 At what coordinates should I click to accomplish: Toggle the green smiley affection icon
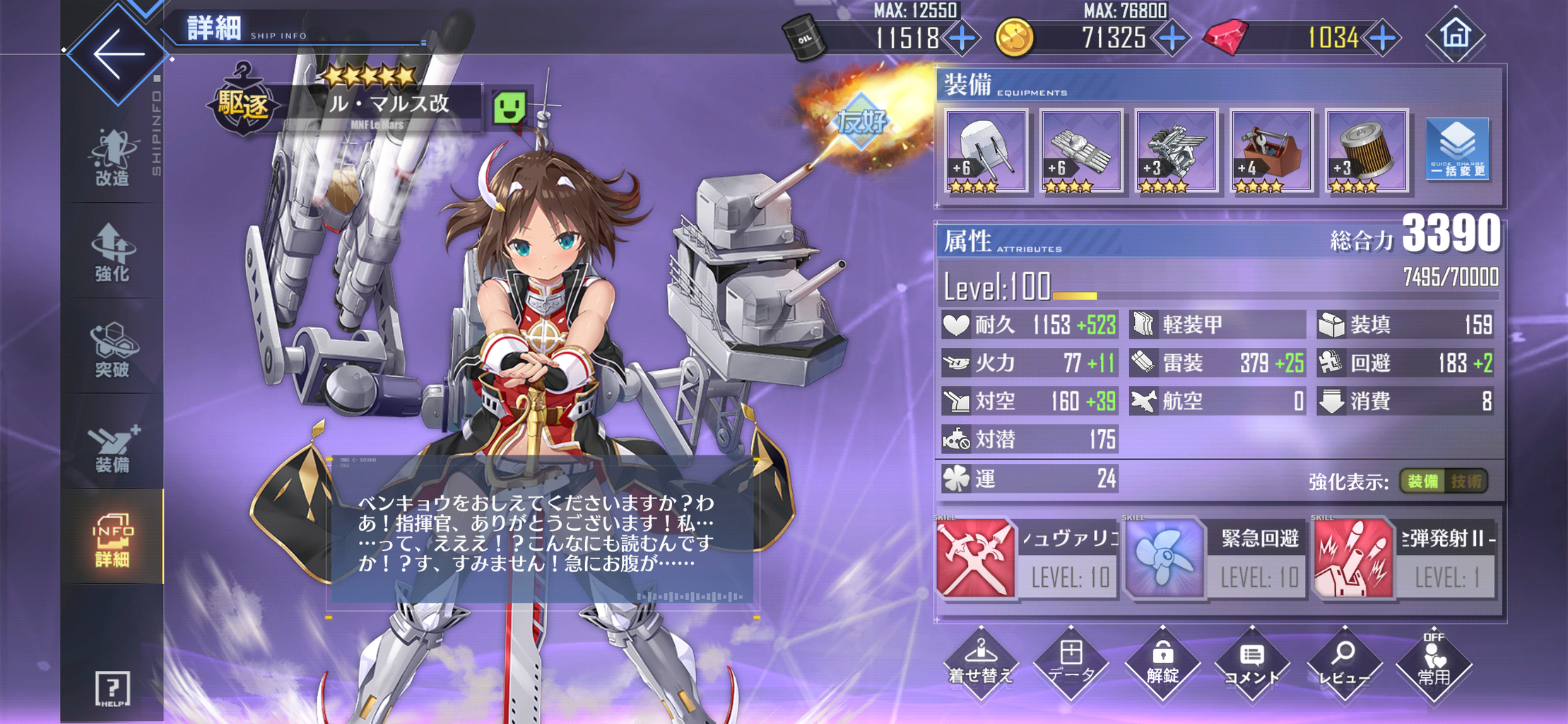point(511,105)
